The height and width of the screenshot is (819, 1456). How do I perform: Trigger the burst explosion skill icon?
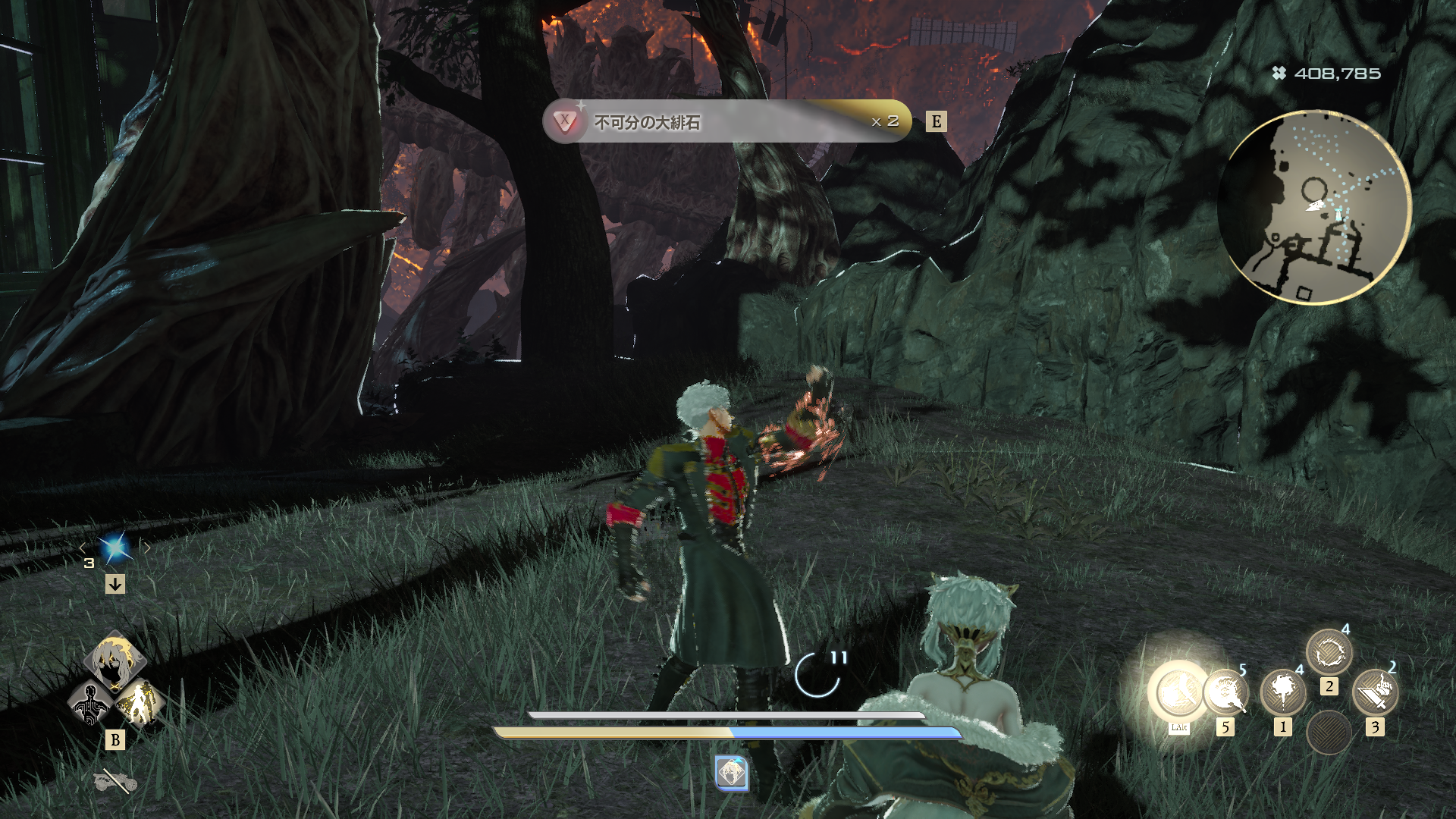(1282, 692)
